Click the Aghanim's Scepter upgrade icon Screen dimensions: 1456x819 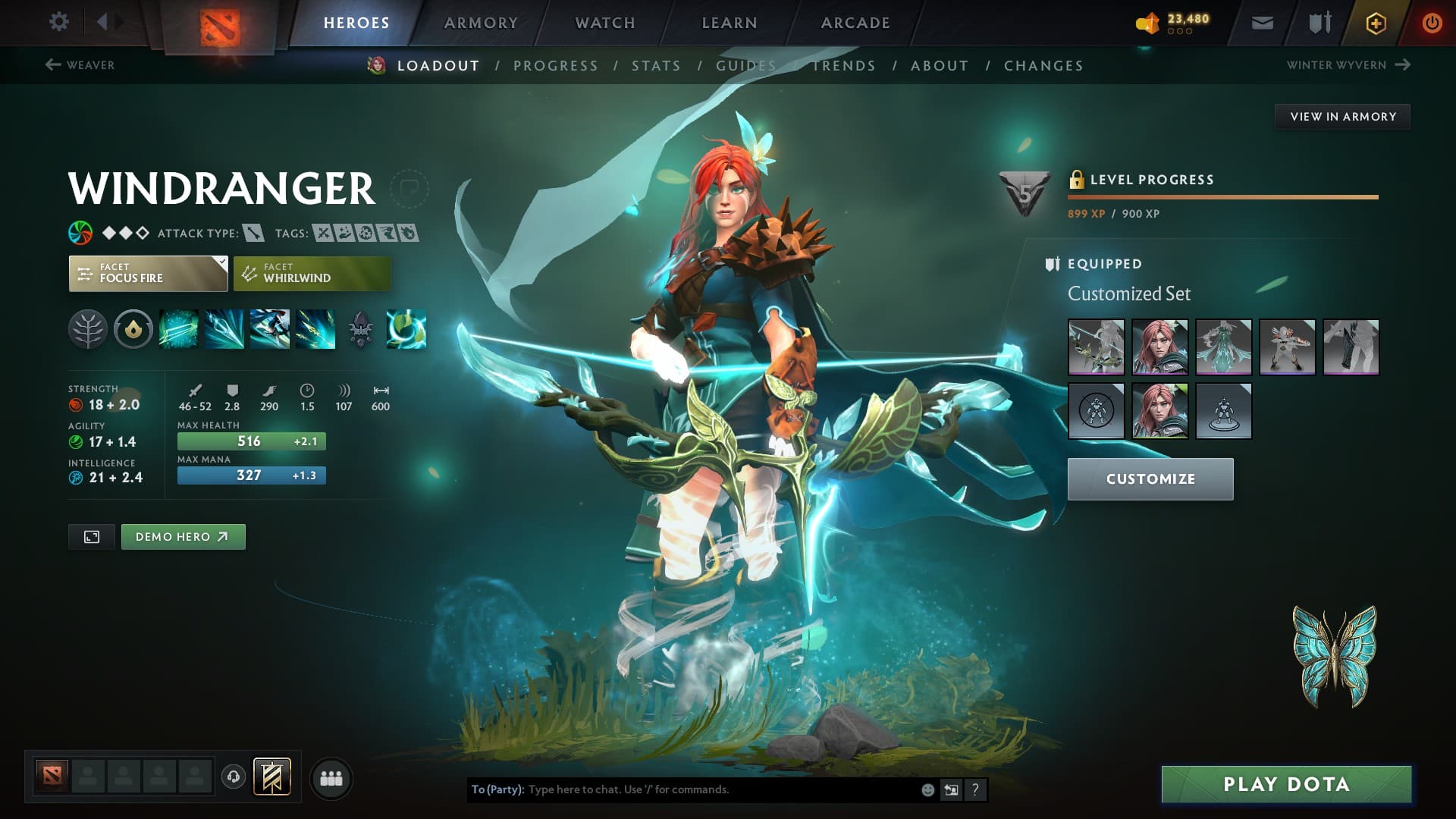(360, 329)
